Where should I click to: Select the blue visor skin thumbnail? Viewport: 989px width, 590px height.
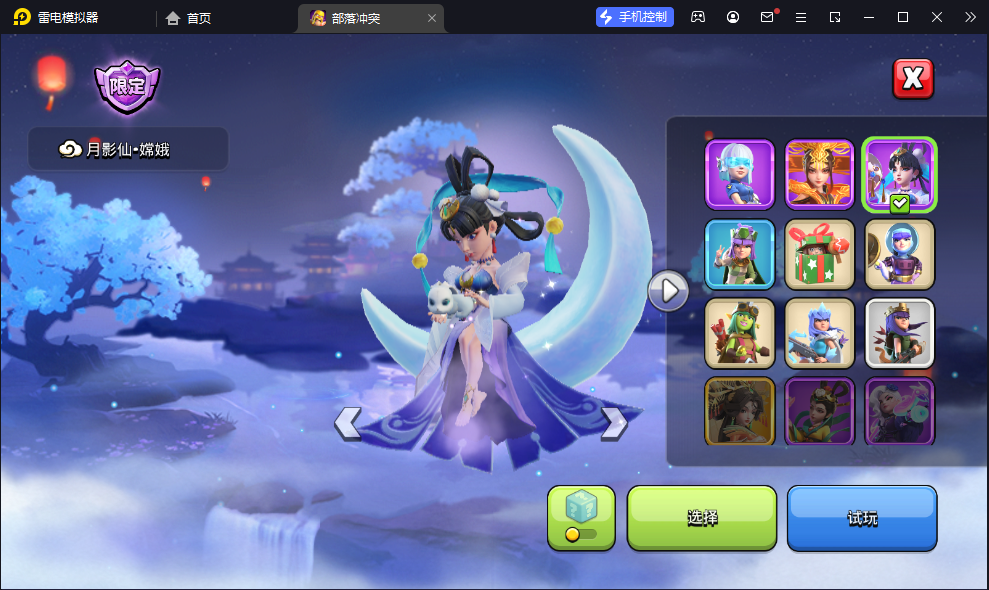(x=740, y=173)
